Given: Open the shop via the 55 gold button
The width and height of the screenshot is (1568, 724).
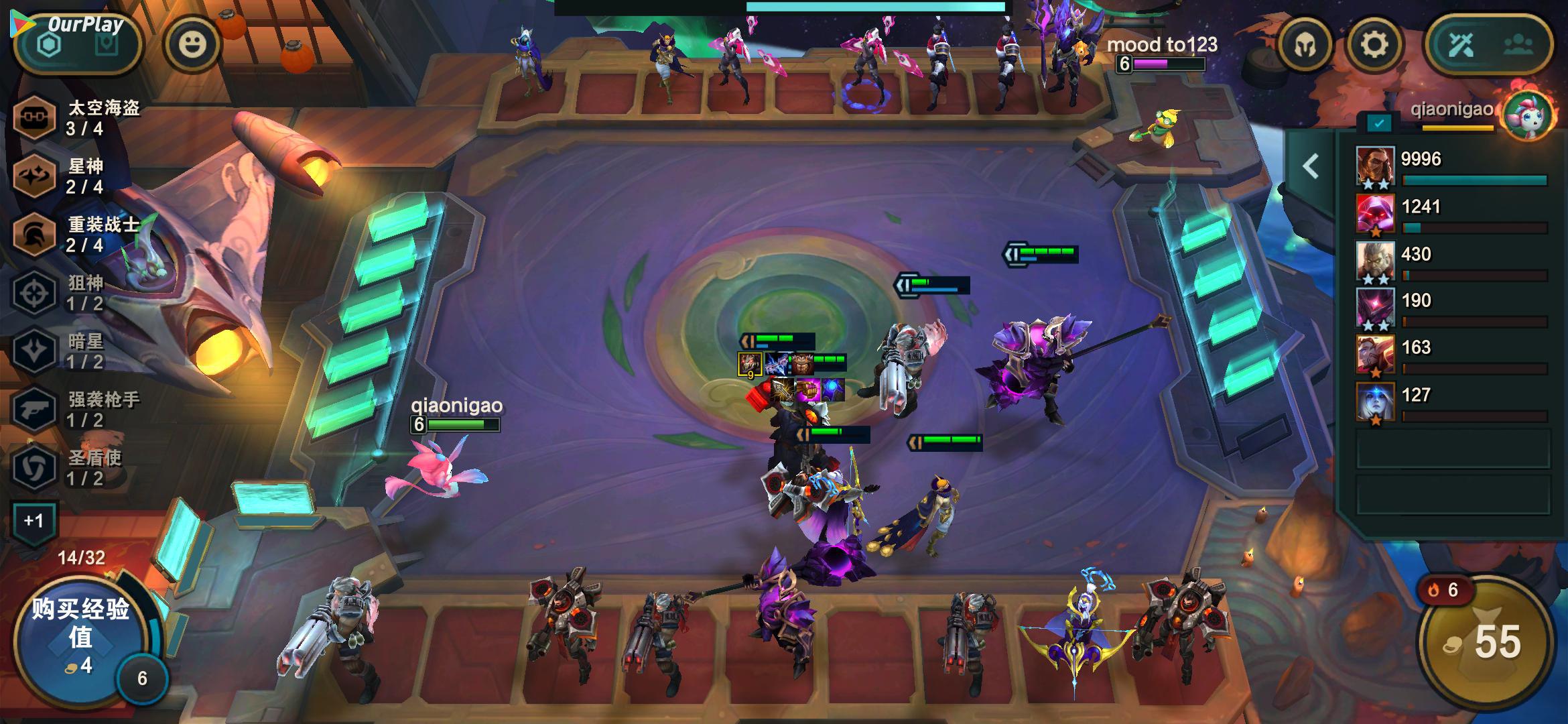Looking at the screenshot, I should point(1486,642).
